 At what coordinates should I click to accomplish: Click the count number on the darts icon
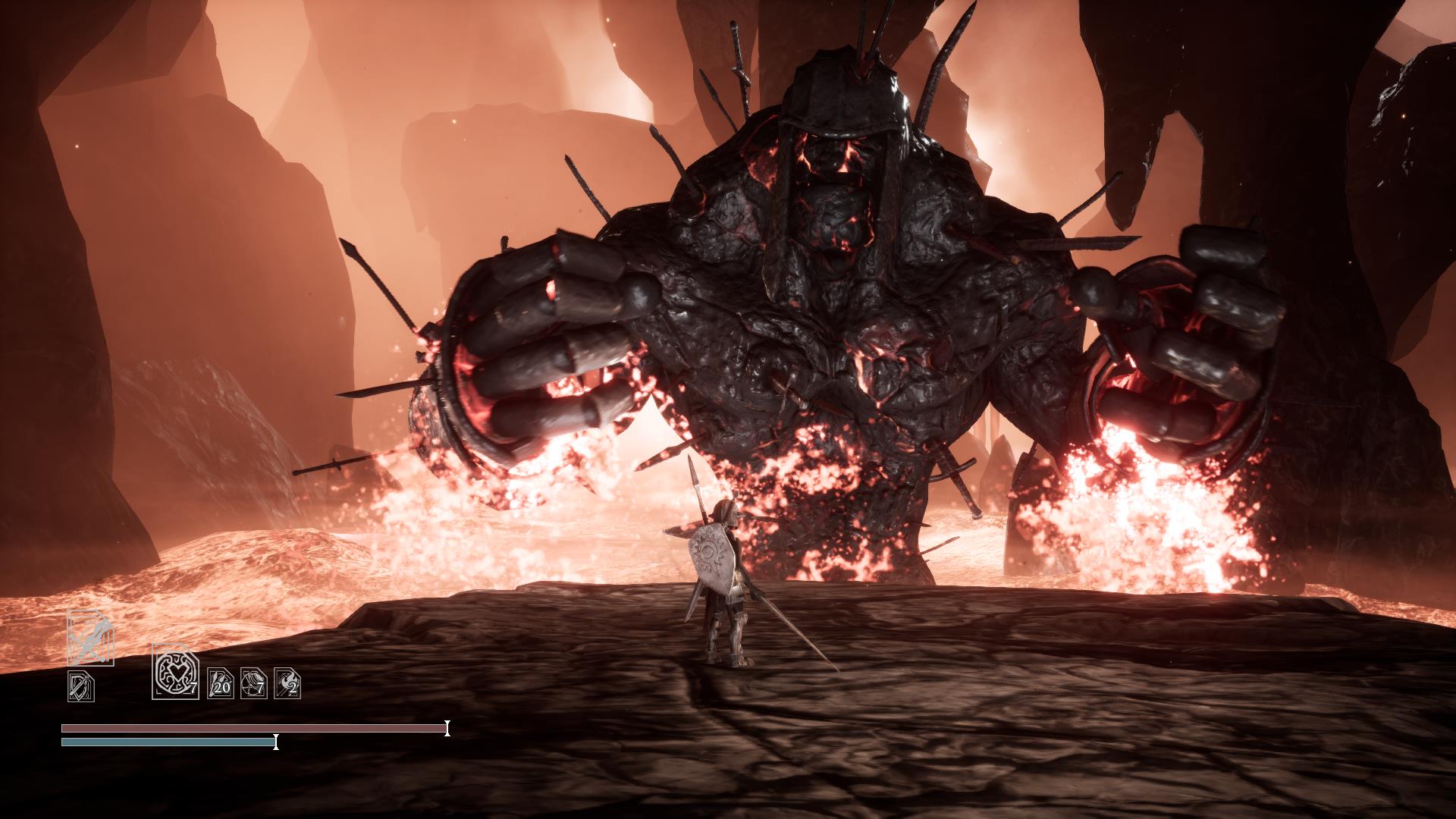pyautogui.click(x=222, y=688)
